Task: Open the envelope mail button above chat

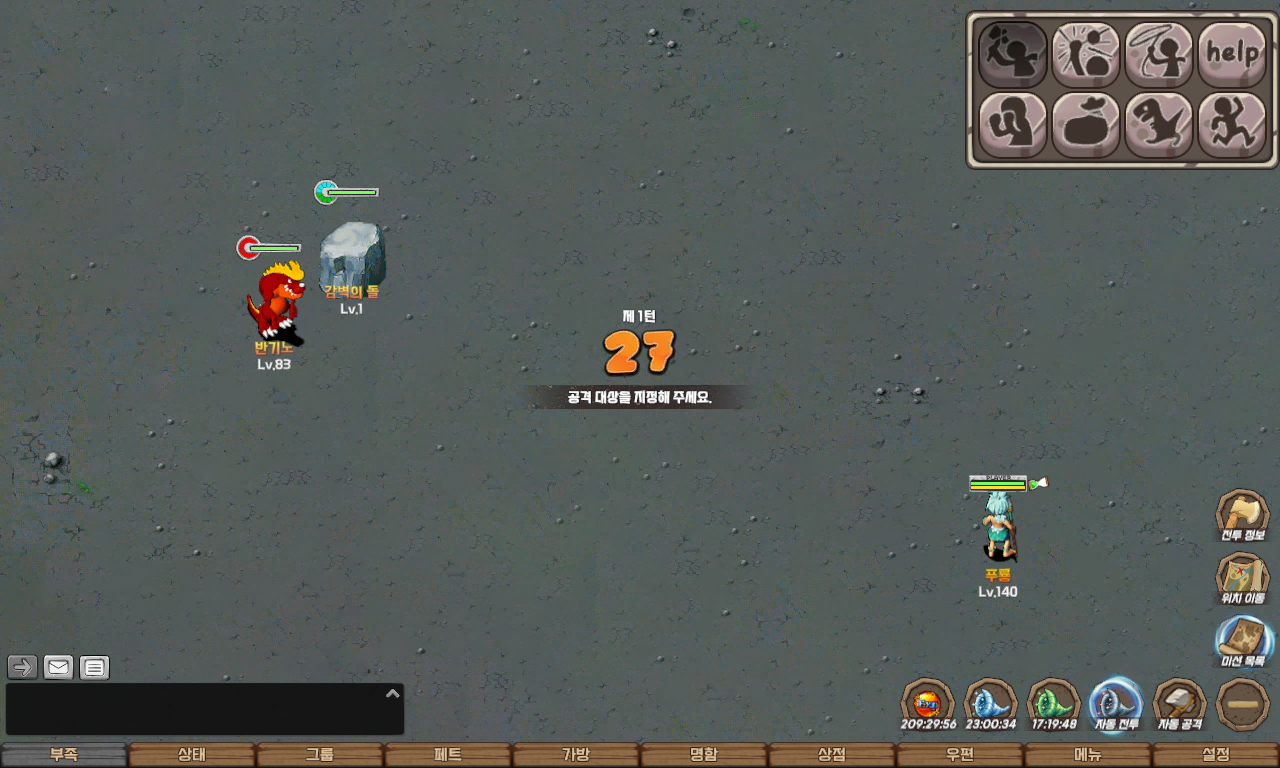Action: (x=59, y=667)
